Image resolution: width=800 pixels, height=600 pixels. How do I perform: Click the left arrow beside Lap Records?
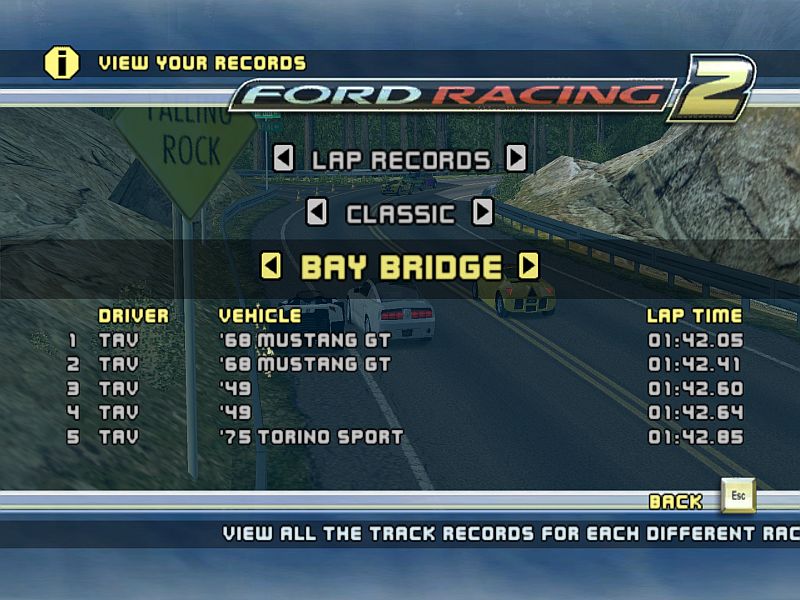click(283, 158)
